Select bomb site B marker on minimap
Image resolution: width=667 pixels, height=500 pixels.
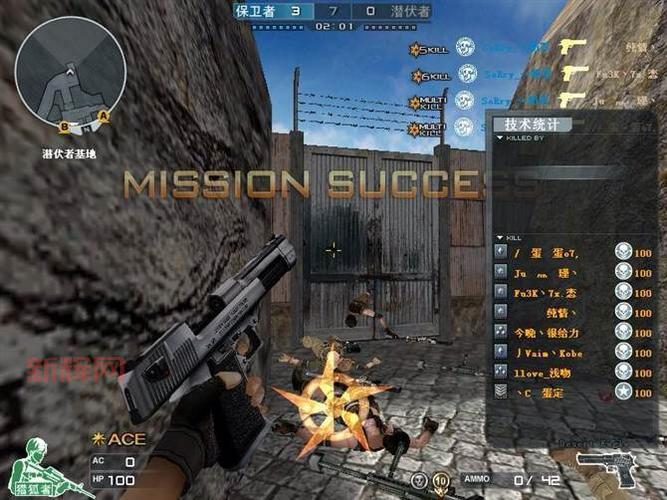tap(63, 127)
